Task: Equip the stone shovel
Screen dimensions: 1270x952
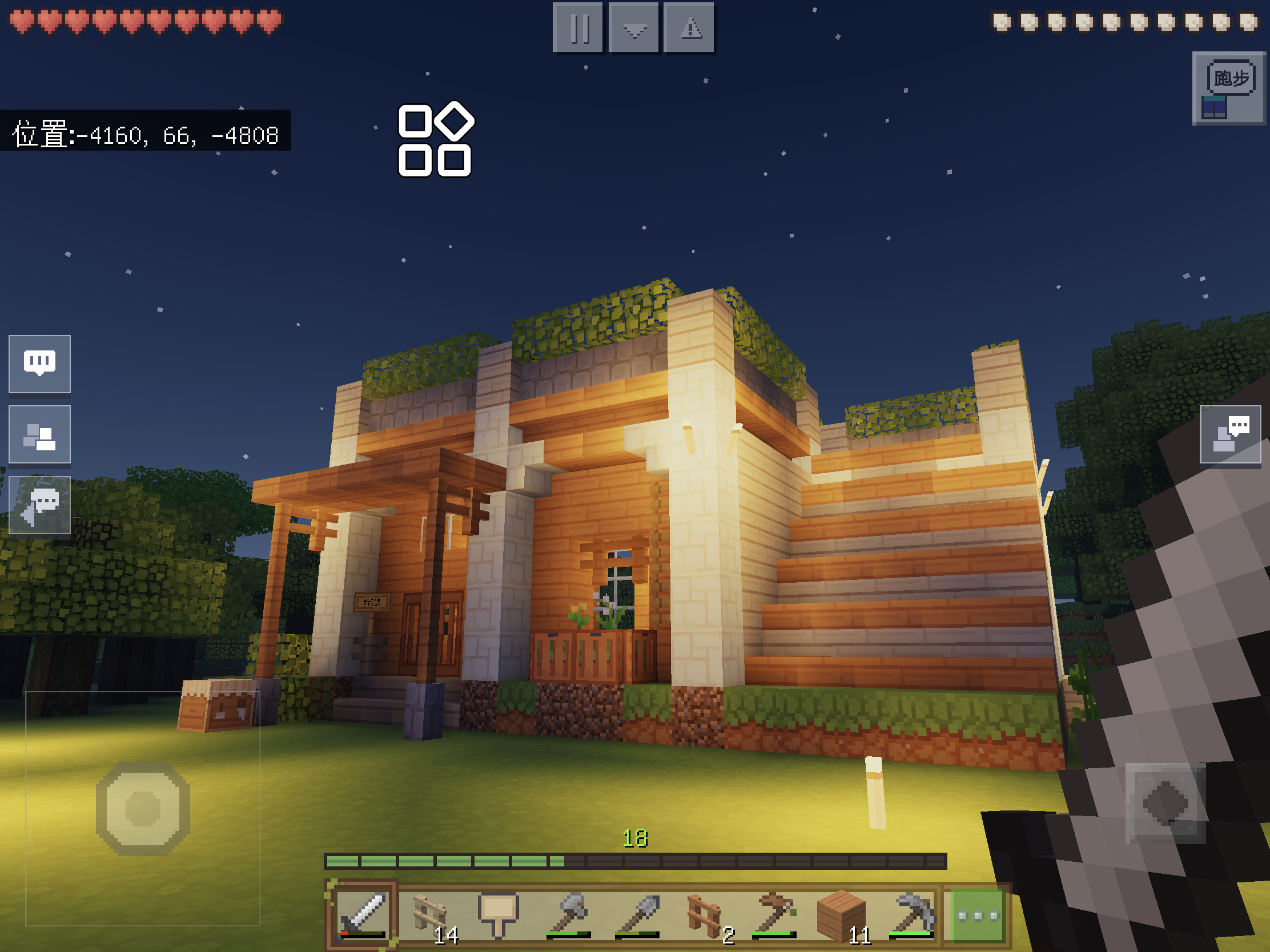Action: [636, 915]
